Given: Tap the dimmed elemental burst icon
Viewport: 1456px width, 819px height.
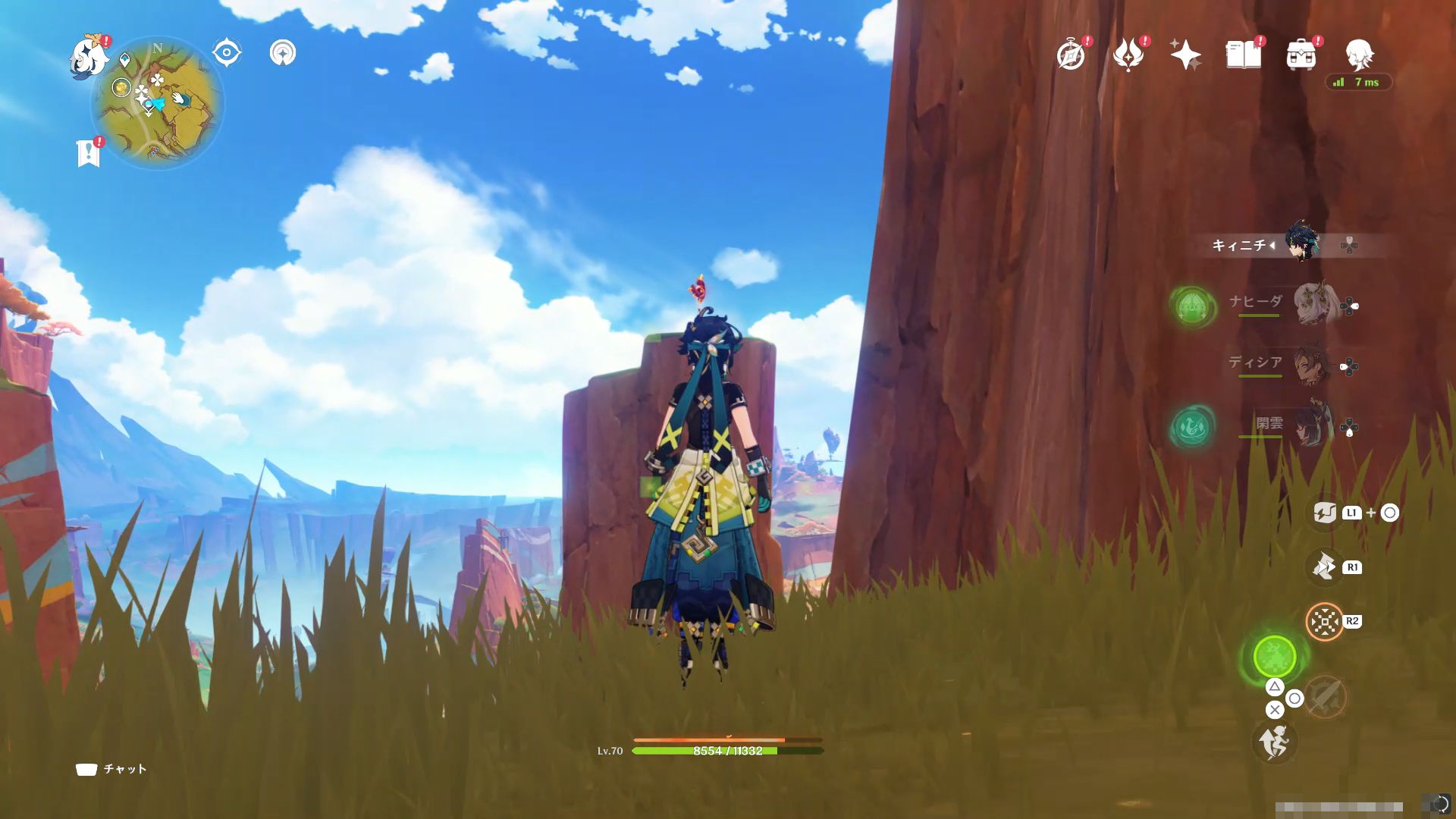Looking at the screenshot, I should (1325, 695).
